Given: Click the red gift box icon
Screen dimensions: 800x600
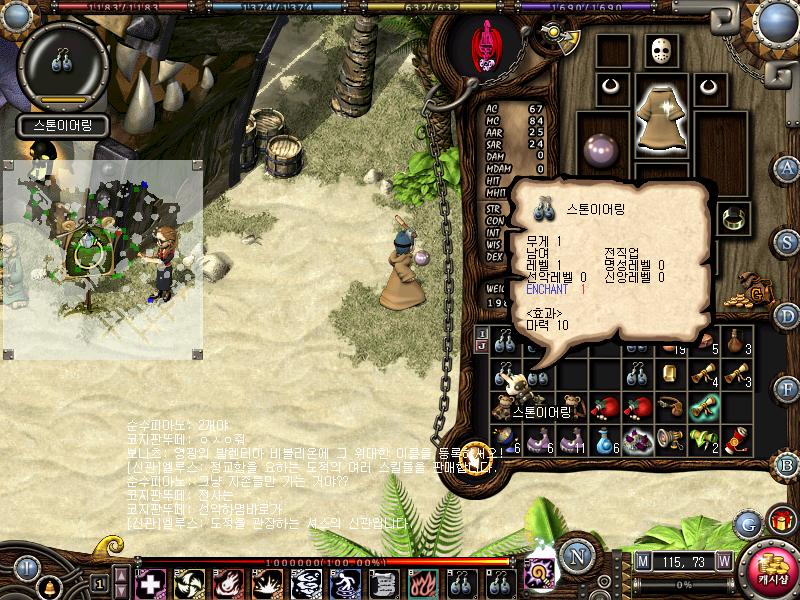Looking at the screenshot, I should (779, 521).
